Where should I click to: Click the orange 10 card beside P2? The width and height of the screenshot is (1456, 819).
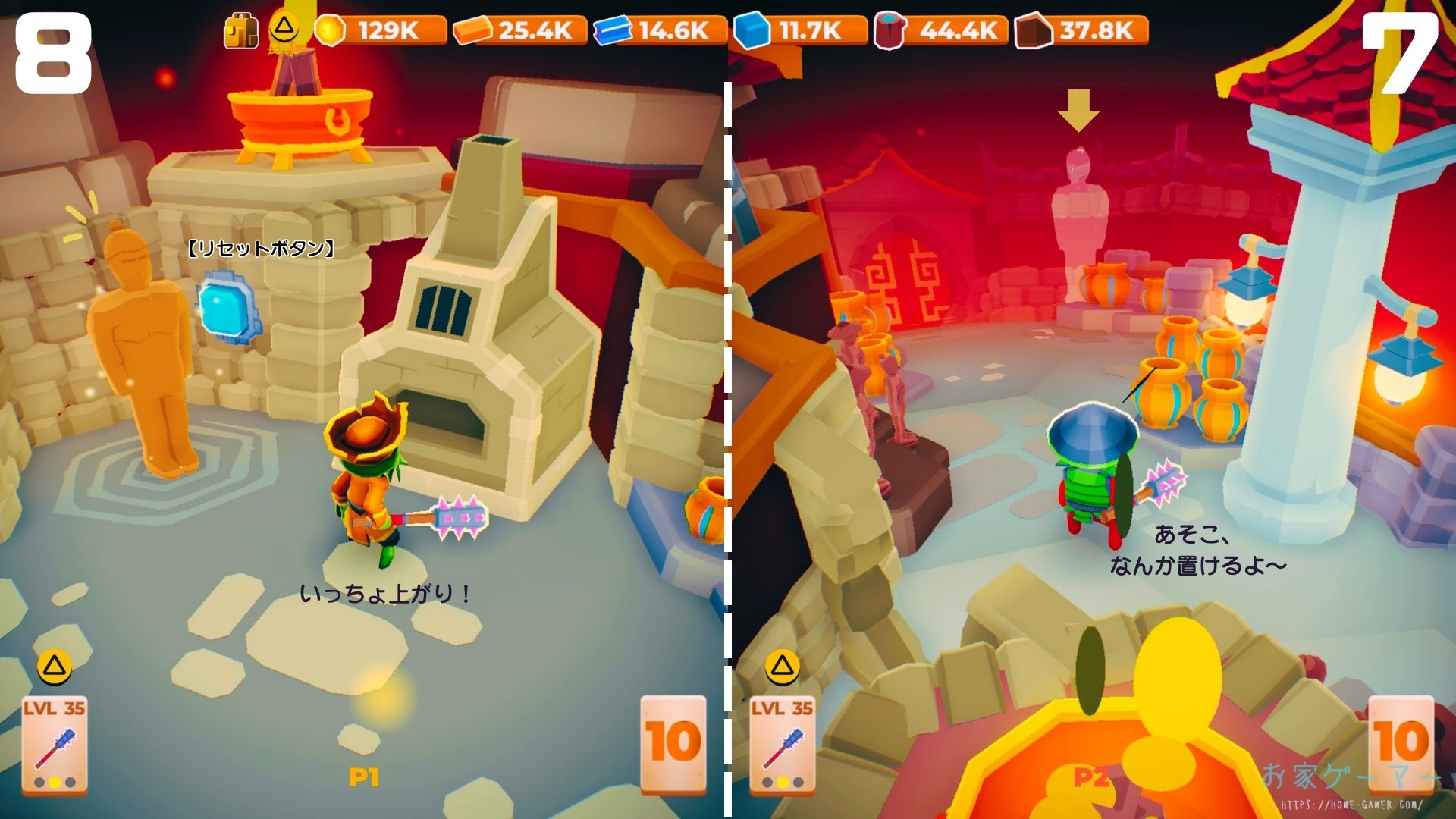point(1400,743)
